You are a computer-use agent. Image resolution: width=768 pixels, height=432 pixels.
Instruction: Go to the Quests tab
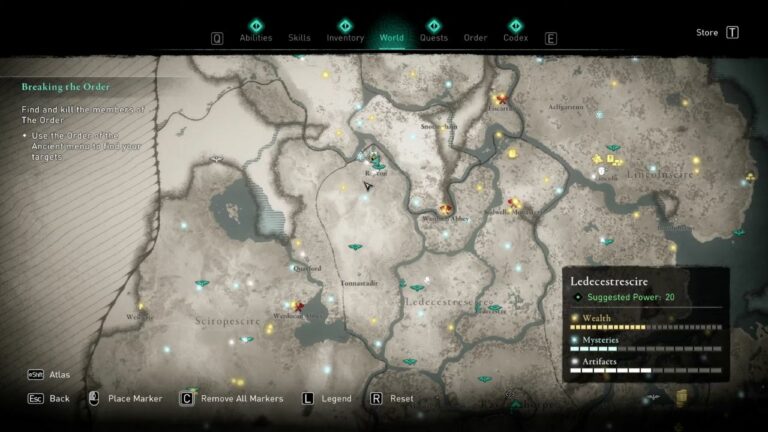(433, 38)
